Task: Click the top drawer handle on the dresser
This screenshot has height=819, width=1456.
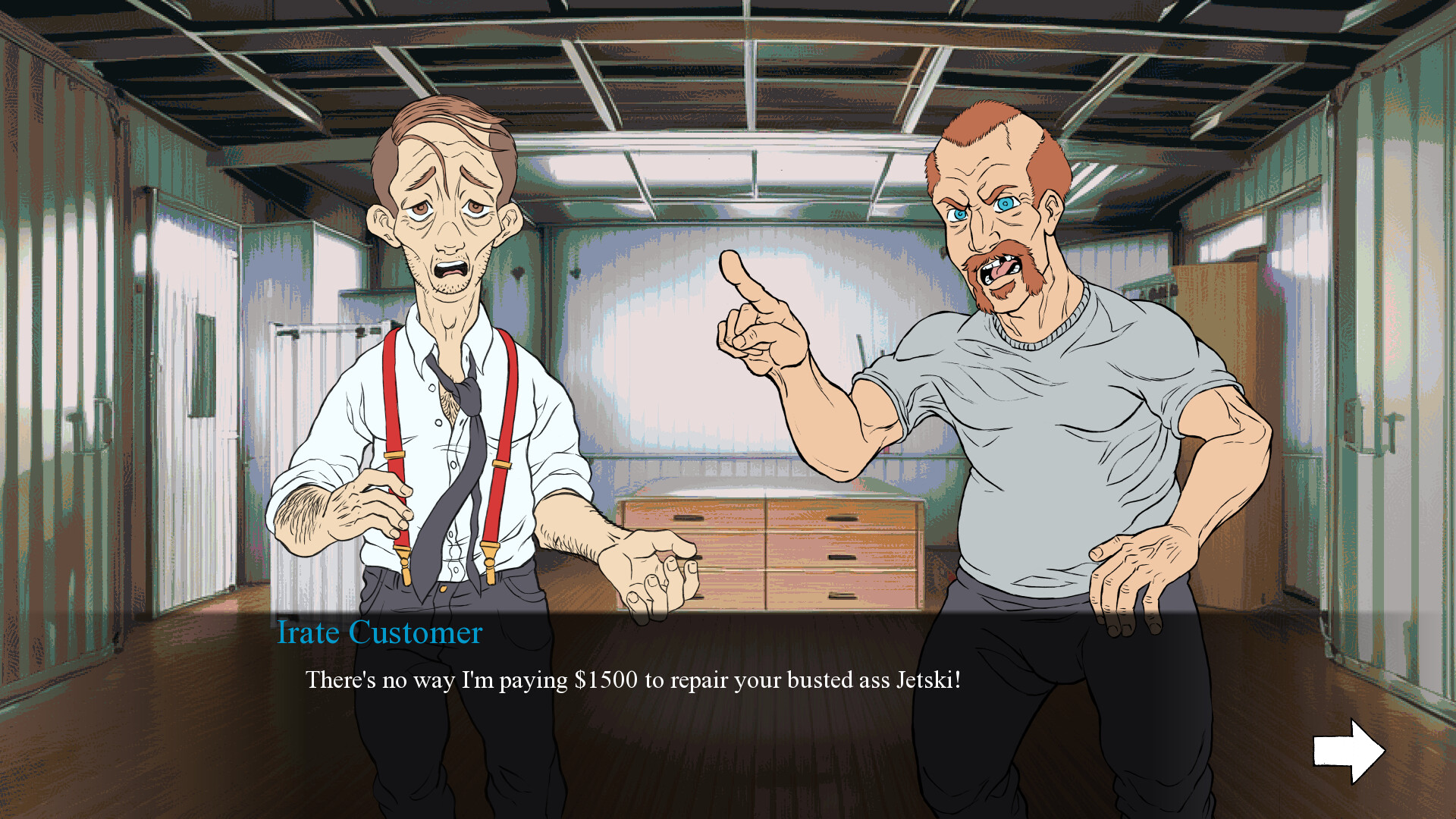Action: [690, 519]
